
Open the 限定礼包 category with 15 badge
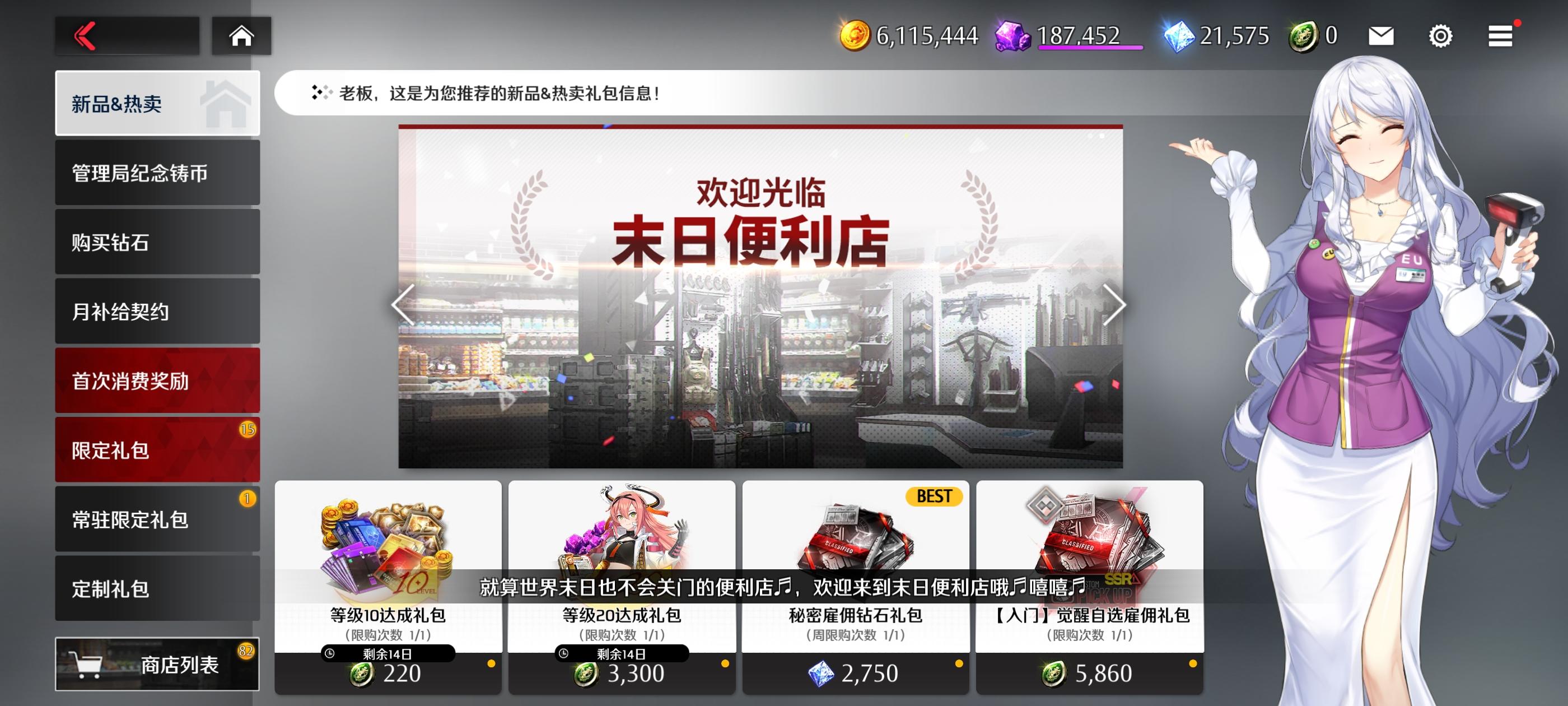pyautogui.click(x=157, y=449)
